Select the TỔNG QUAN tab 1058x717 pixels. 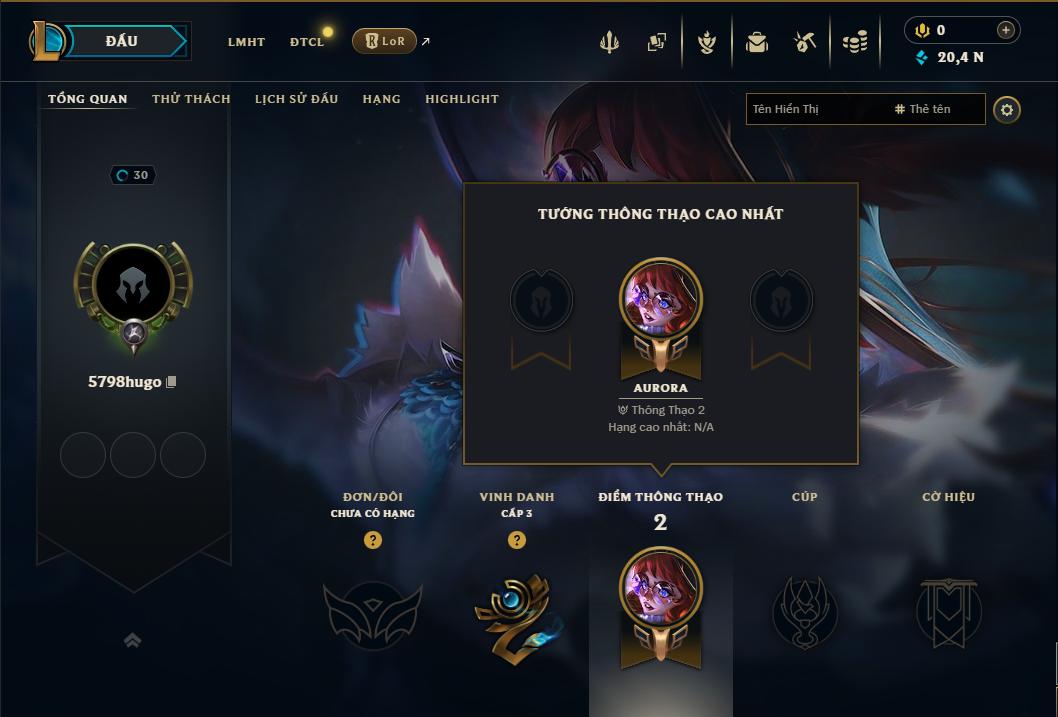pyautogui.click(x=88, y=99)
